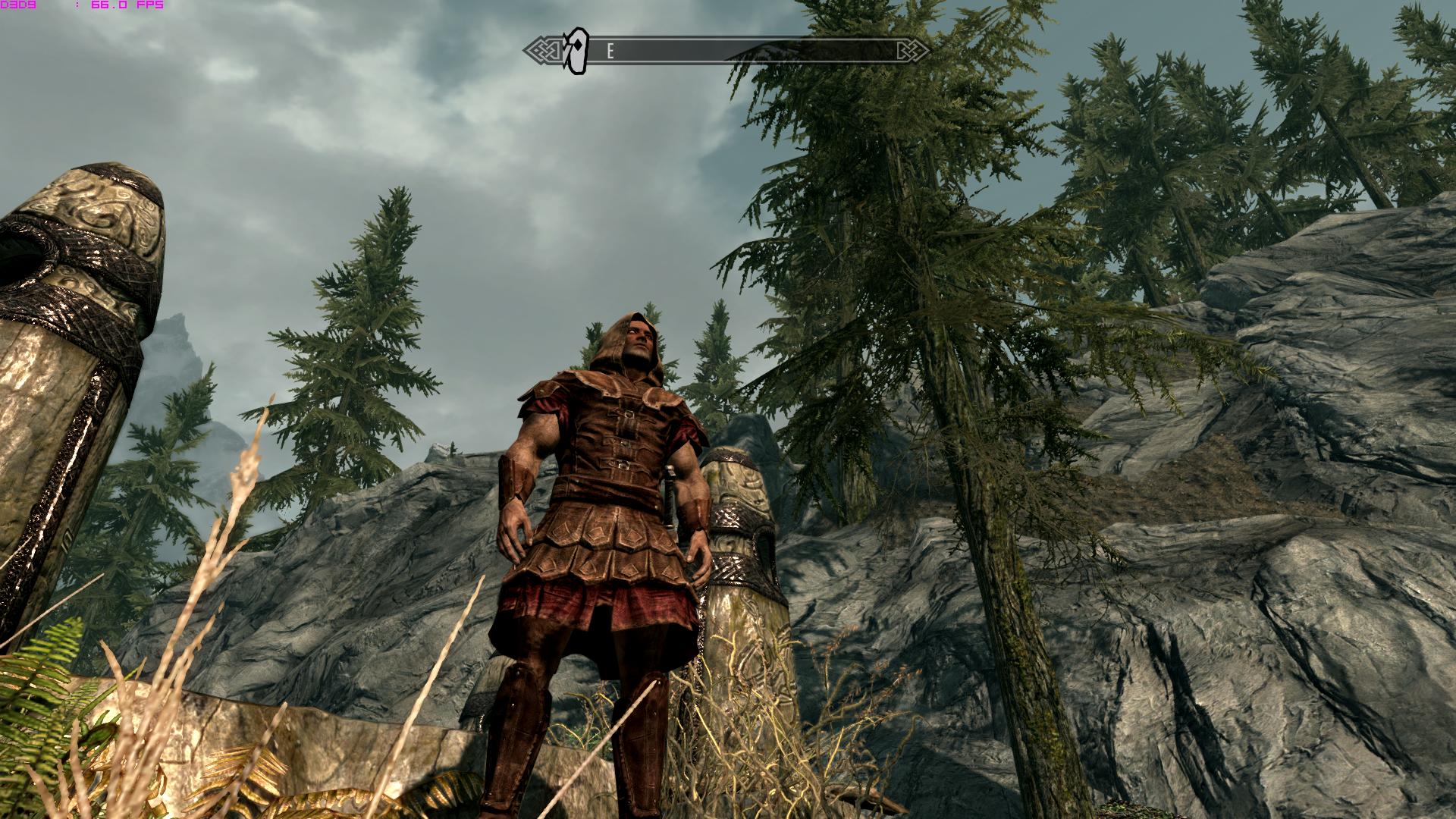Click the location marker icon on the compass

577,52
